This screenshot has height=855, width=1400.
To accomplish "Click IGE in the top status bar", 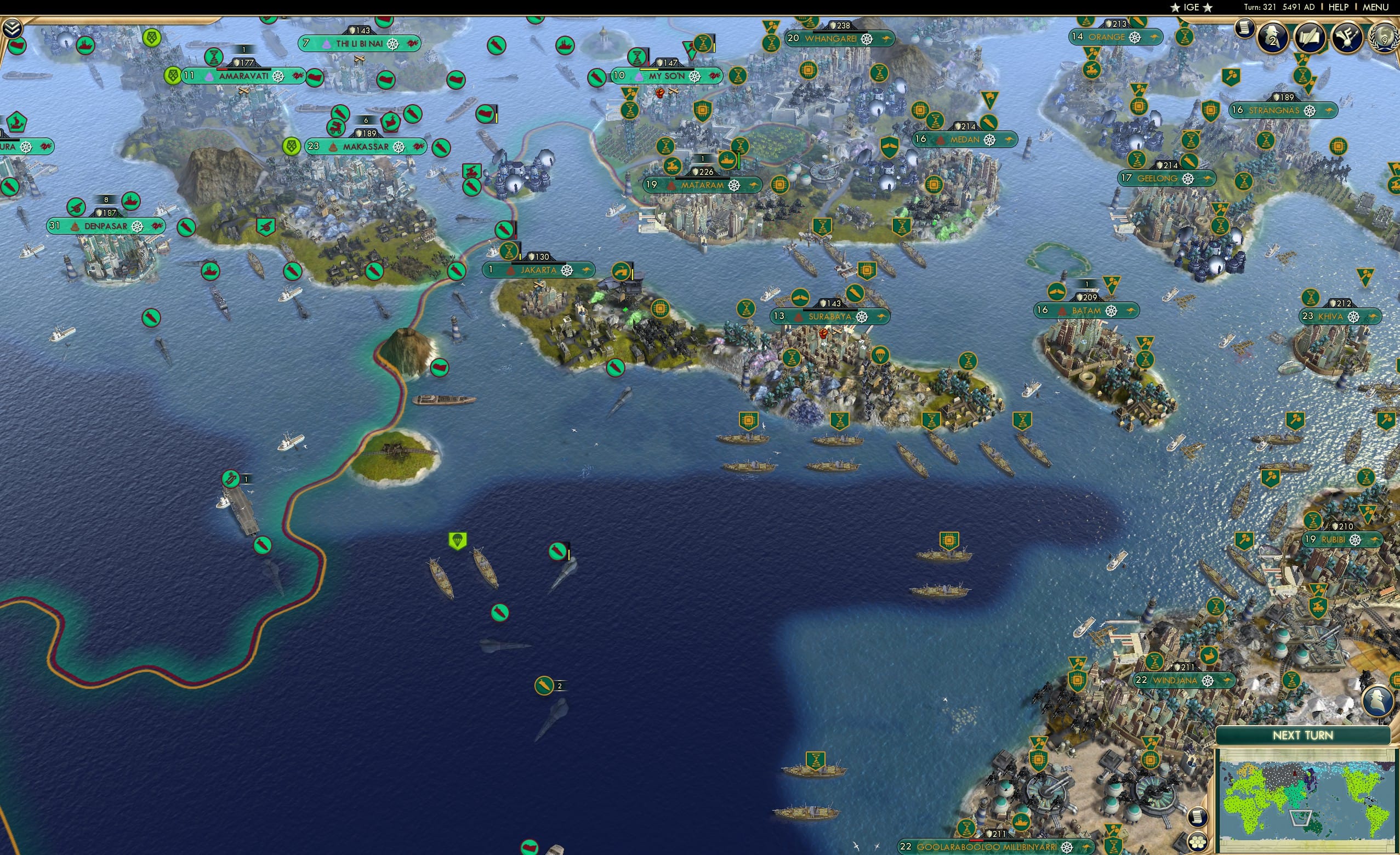I will tap(1191, 7).
